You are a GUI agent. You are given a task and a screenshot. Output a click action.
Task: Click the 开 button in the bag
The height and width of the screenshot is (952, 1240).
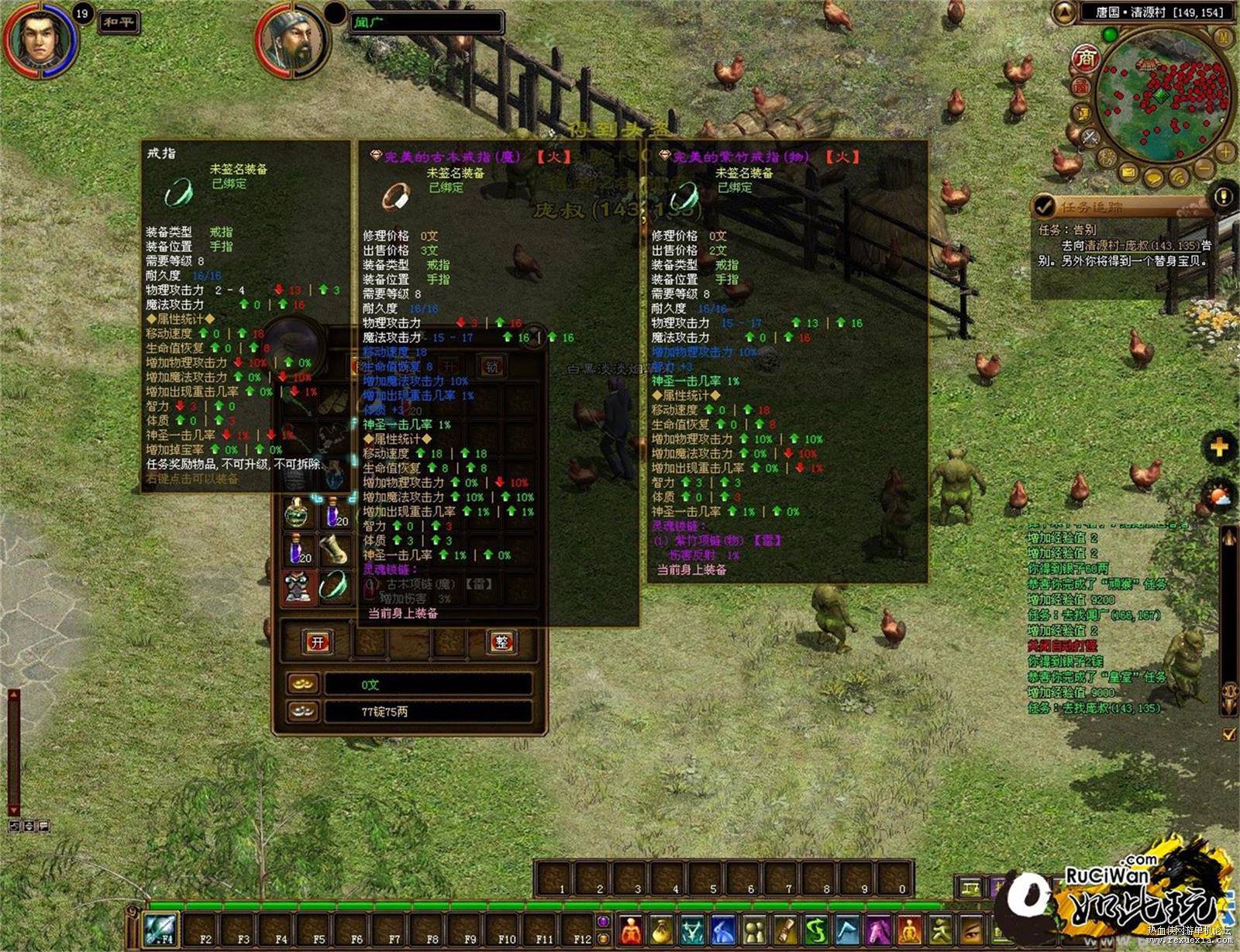(318, 642)
